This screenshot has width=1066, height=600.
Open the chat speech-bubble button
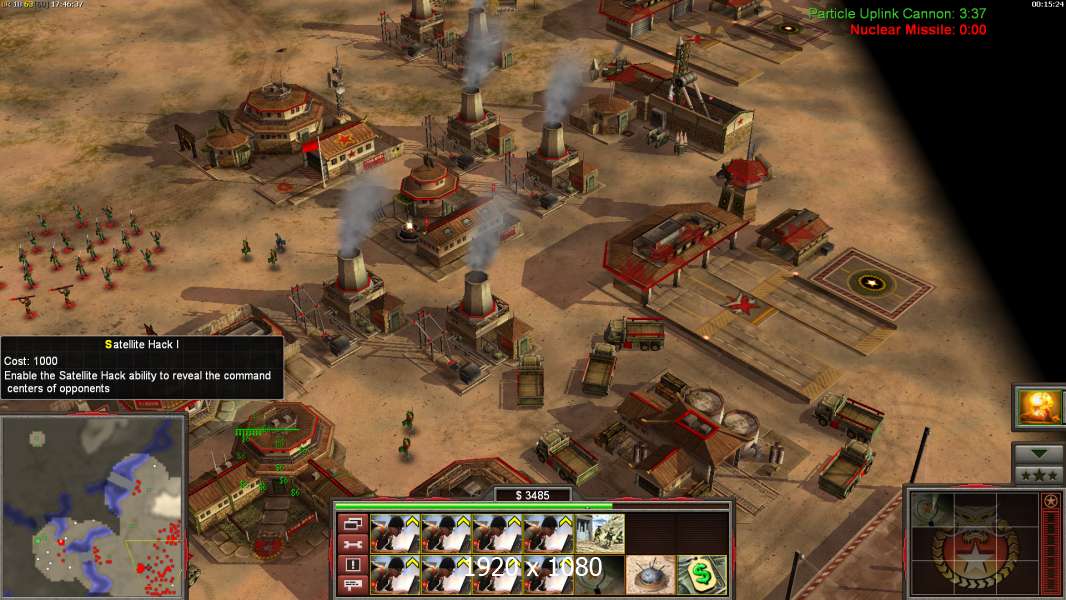(x=351, y=586)
